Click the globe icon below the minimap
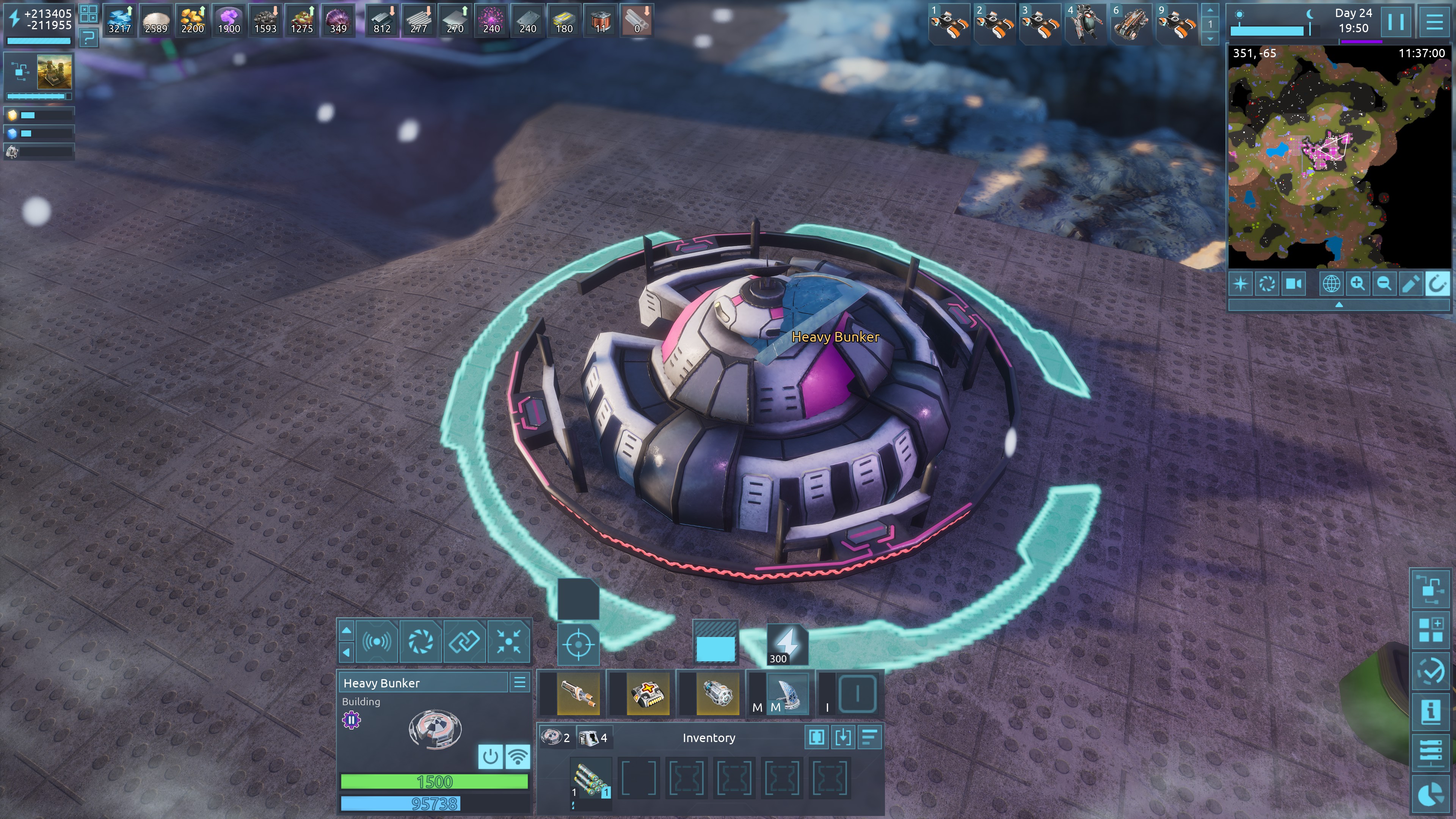Screen dimensions: 1456x819 coord(1330,284)
